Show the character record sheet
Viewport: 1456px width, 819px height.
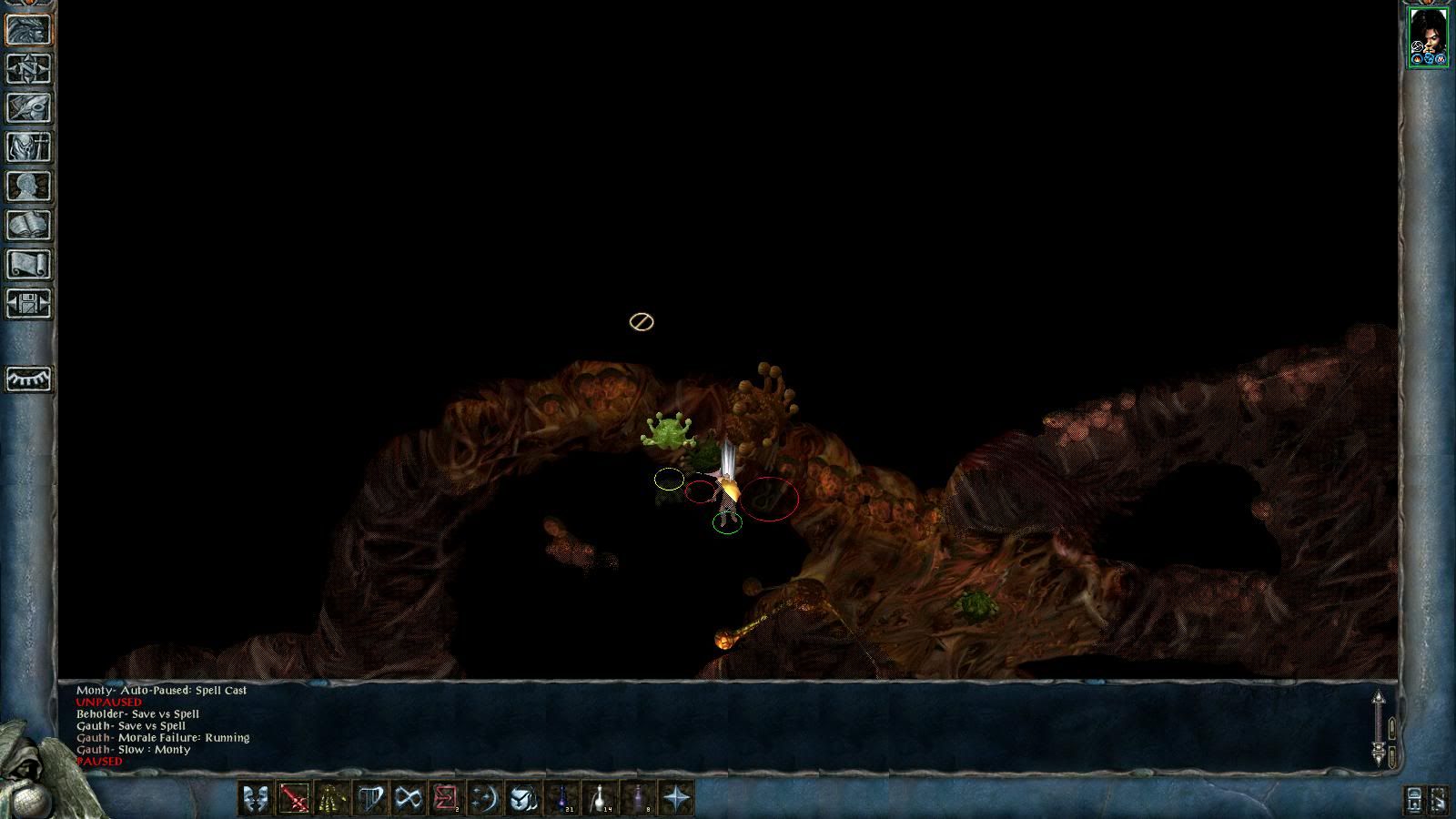click(29, 186)
